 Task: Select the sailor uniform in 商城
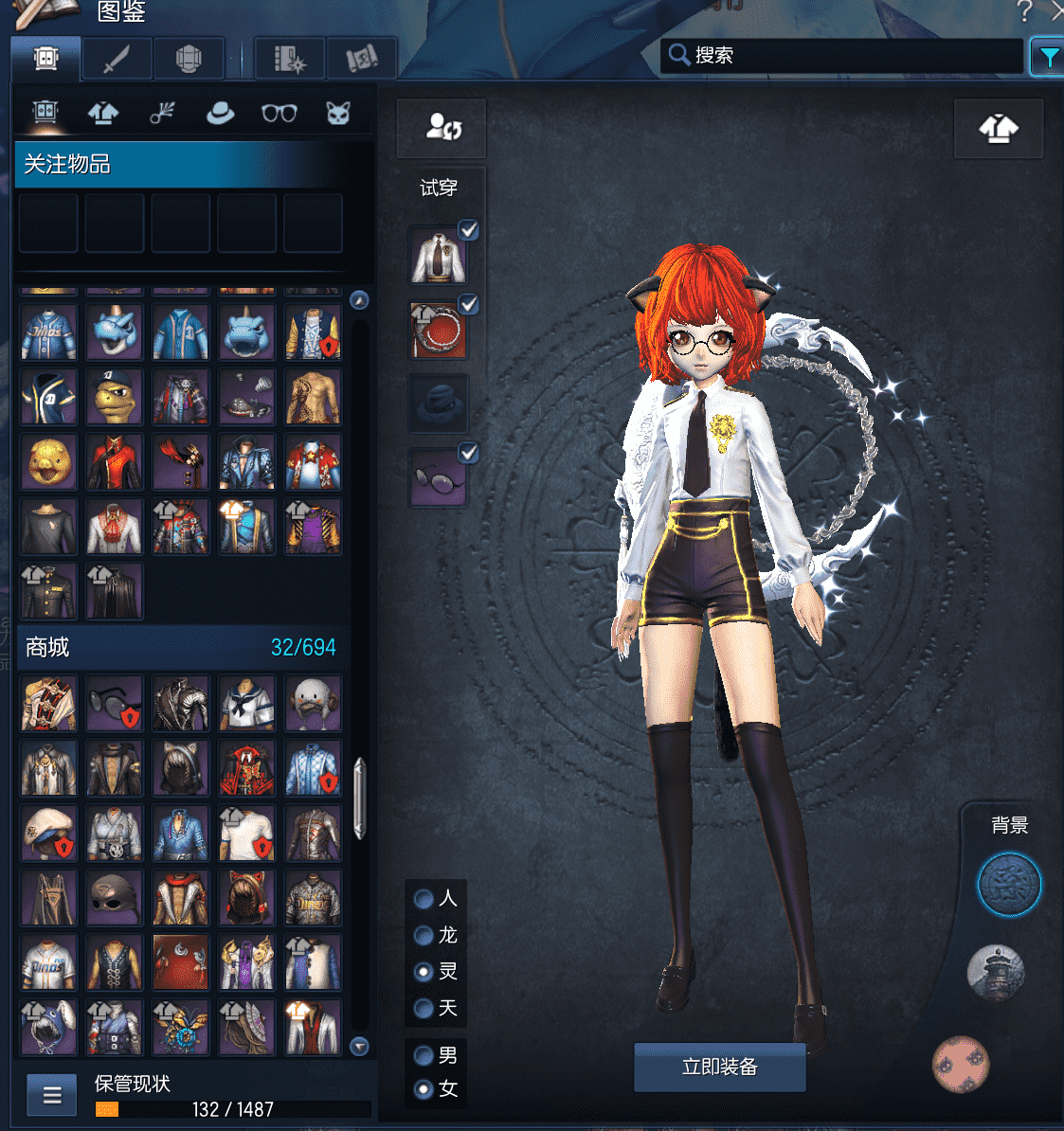[247, 703]
